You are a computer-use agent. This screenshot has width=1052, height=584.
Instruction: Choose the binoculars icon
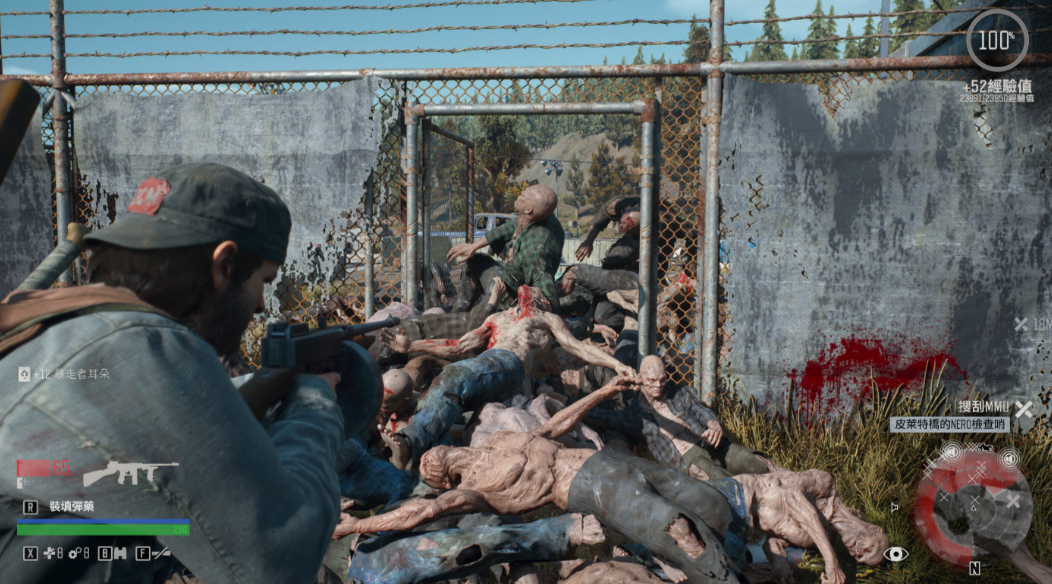pyautogui.click(x=119, y=552)
